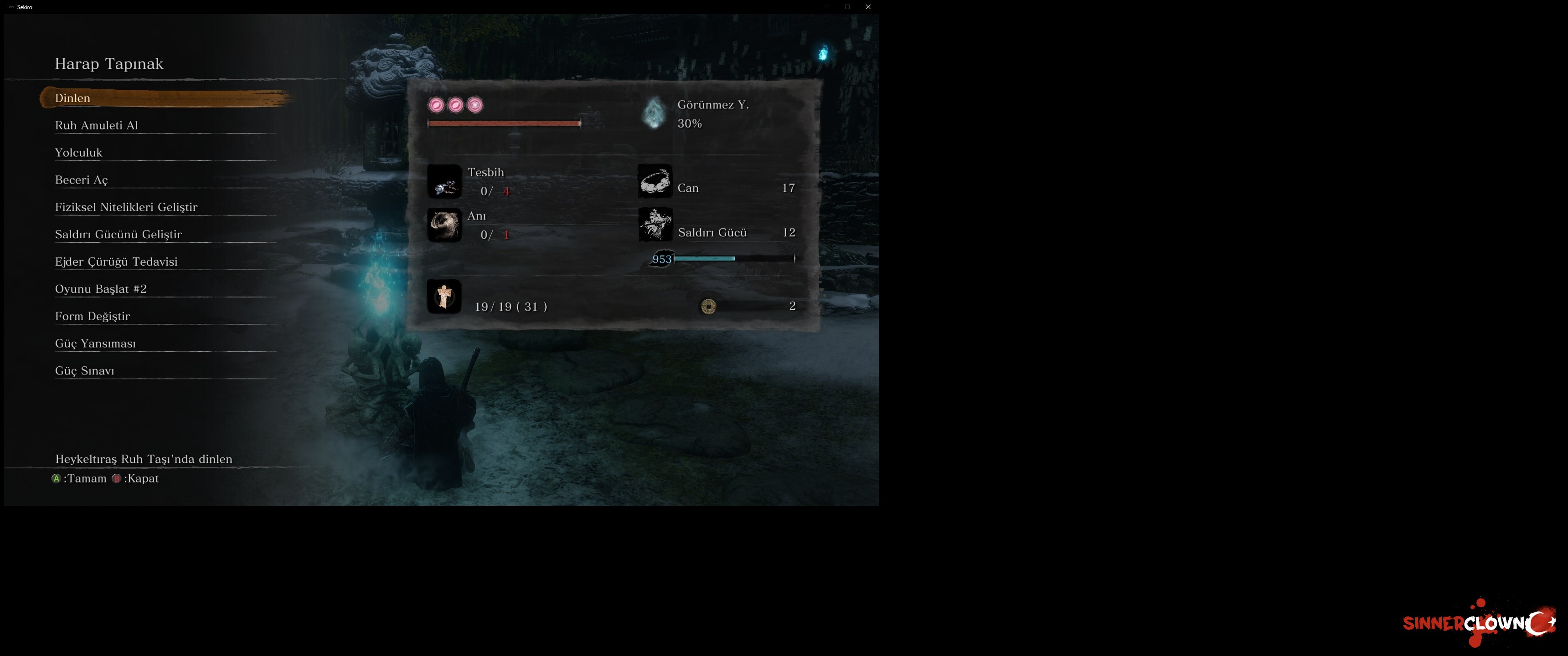Select Ejder Çürüğü Tedavisi
Viewport: 1568px width, 656px height.
116,261
